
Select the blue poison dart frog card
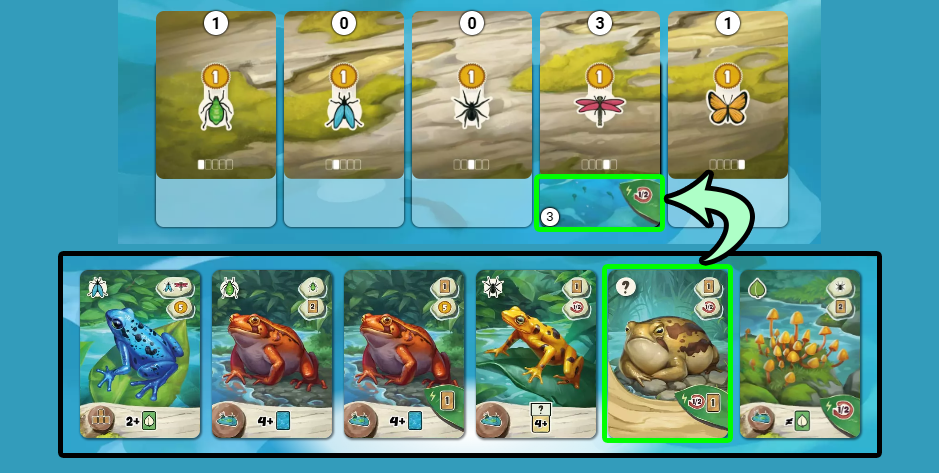(140, 354)
